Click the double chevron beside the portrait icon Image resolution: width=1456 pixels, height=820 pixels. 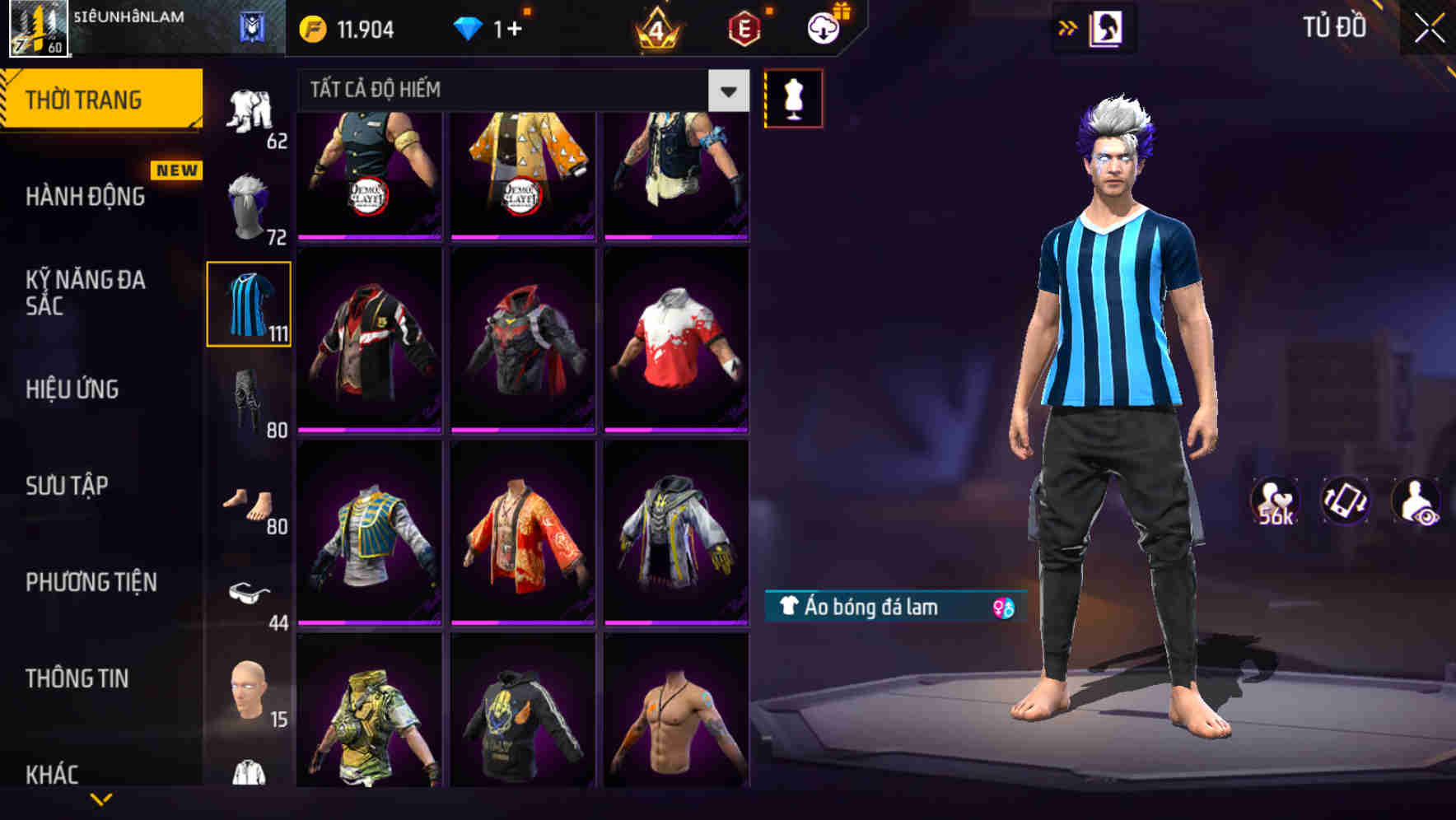coord(1068,27)
